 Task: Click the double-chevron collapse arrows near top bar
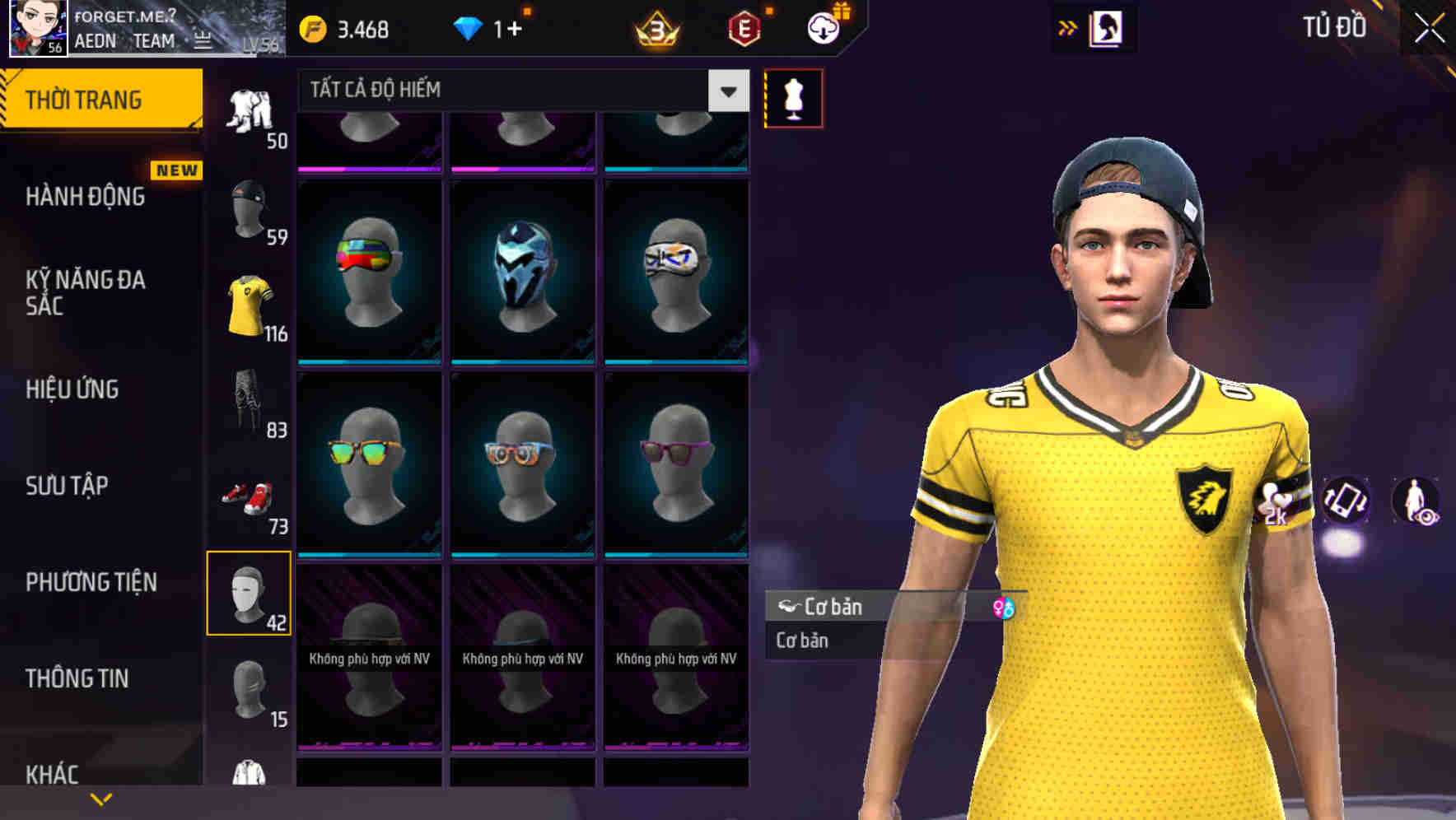1068,26
